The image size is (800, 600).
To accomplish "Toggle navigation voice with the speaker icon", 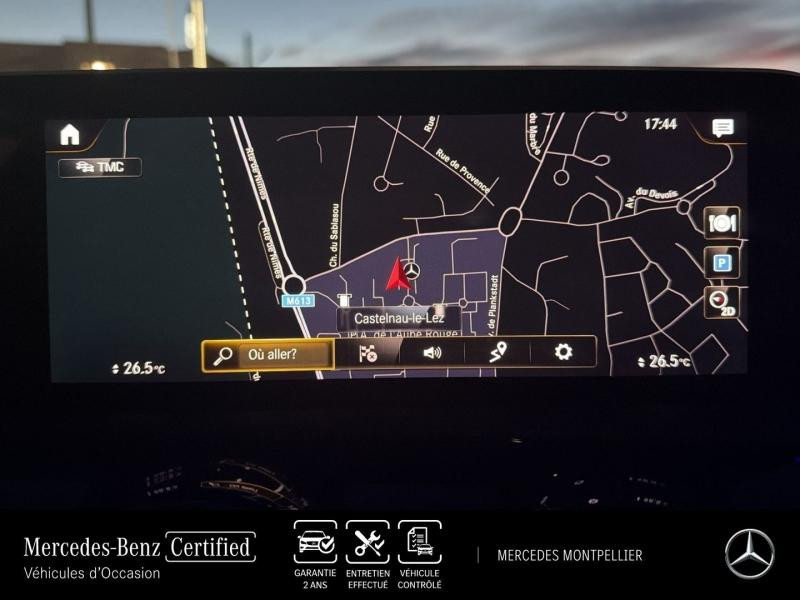I will [x=432, y=352].
